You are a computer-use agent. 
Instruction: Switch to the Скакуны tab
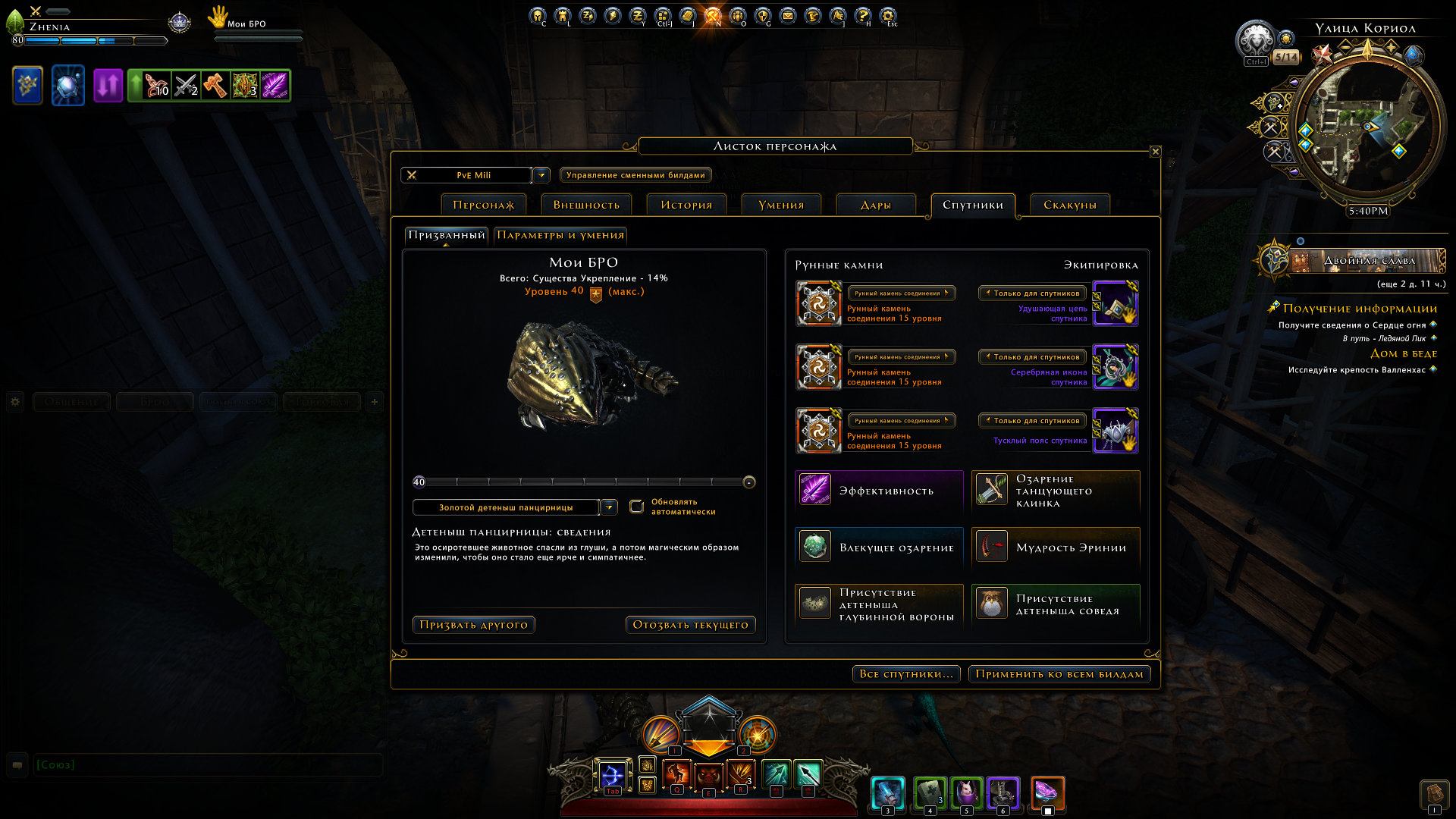coord(1069,205)
